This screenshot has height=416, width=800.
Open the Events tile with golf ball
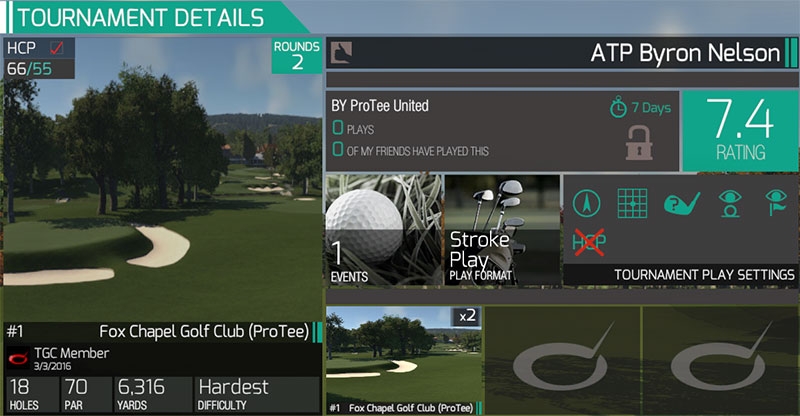(x=384, y=231)
